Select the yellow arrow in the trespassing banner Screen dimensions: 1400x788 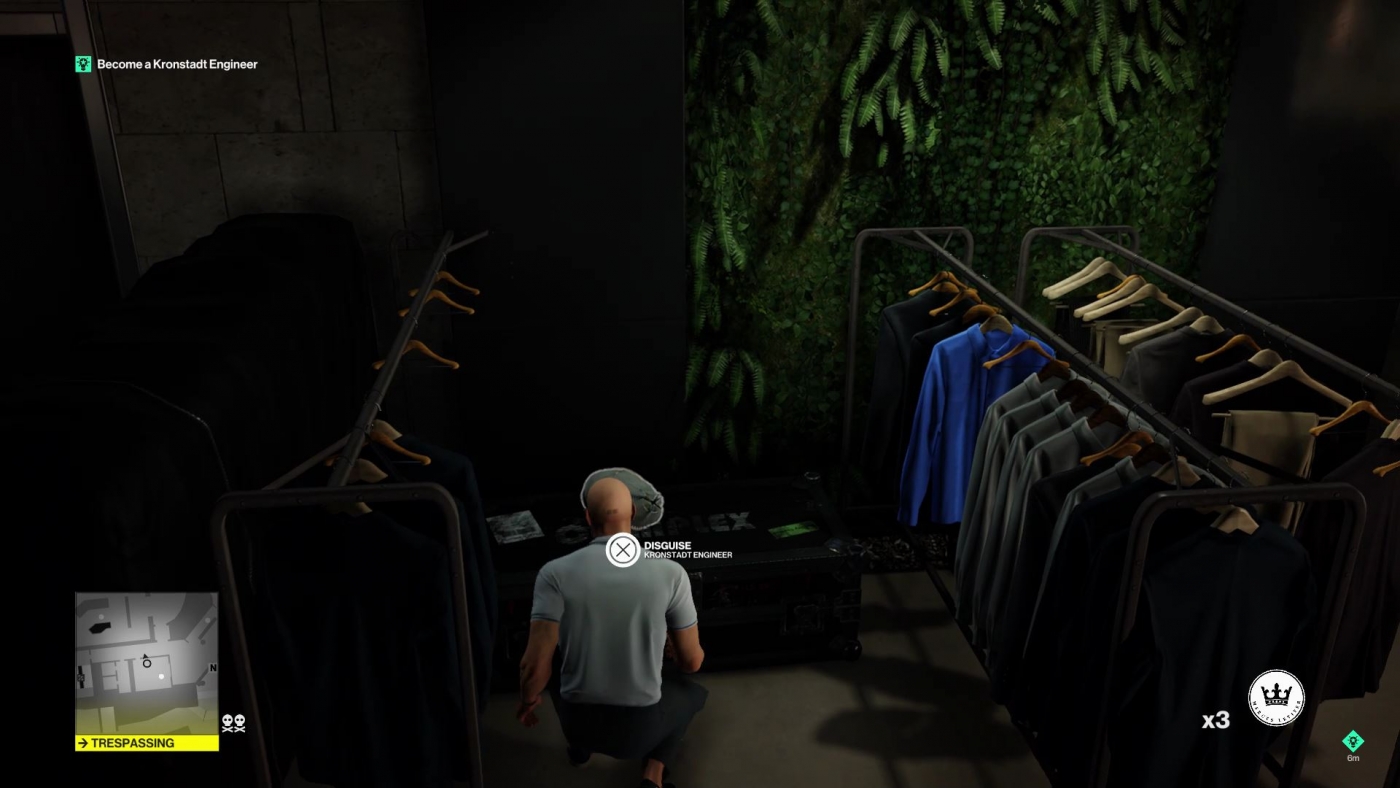(82, 743)
